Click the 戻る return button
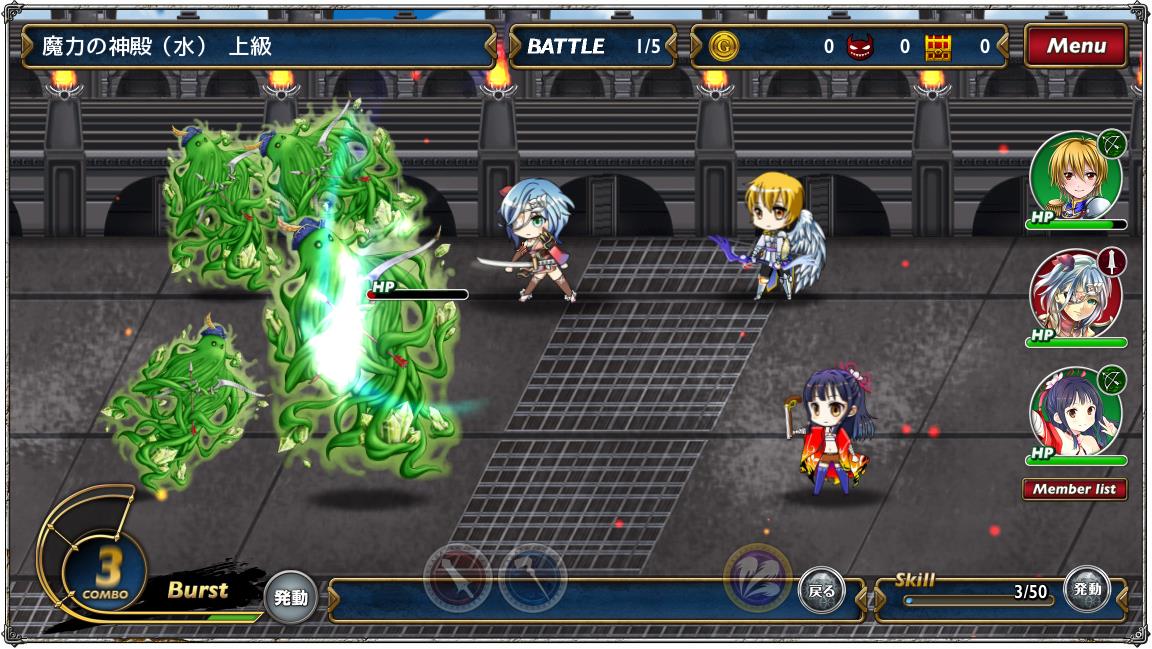1152x649 pixels. [821, 591]
